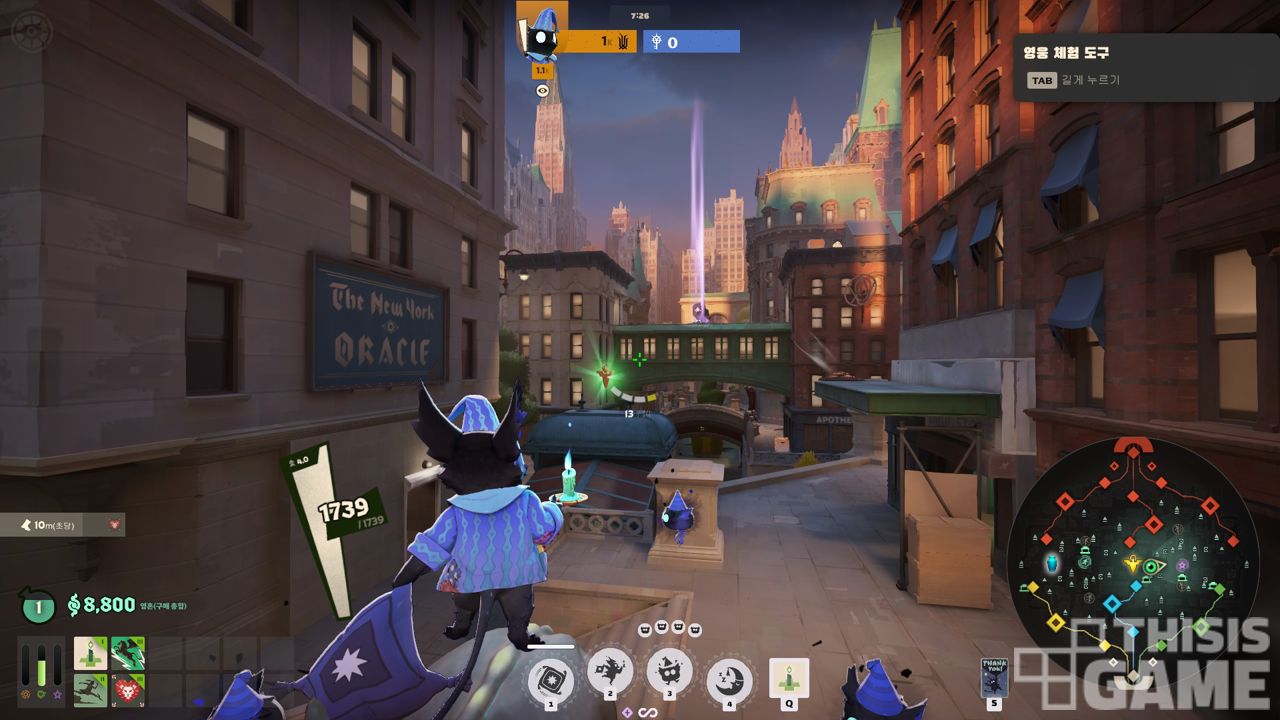Screen dimensions: 1280x720
Task: Open the wheel emblem in the top-left corner
Action: coord(32,30)
